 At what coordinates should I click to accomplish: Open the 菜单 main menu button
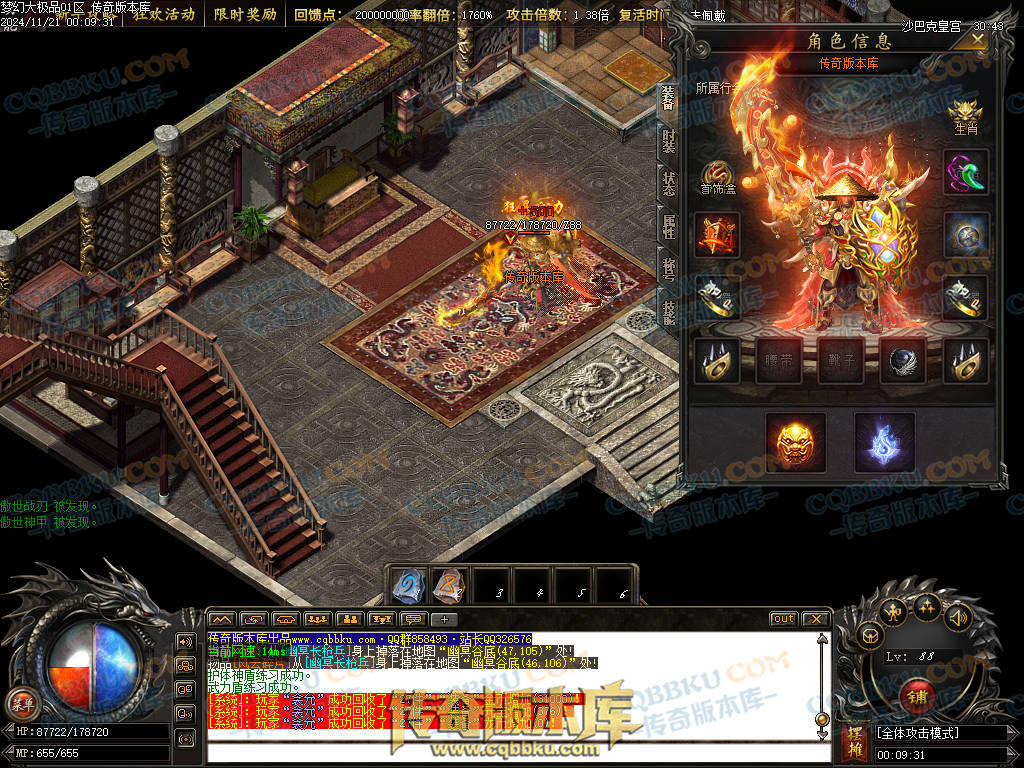21,703
